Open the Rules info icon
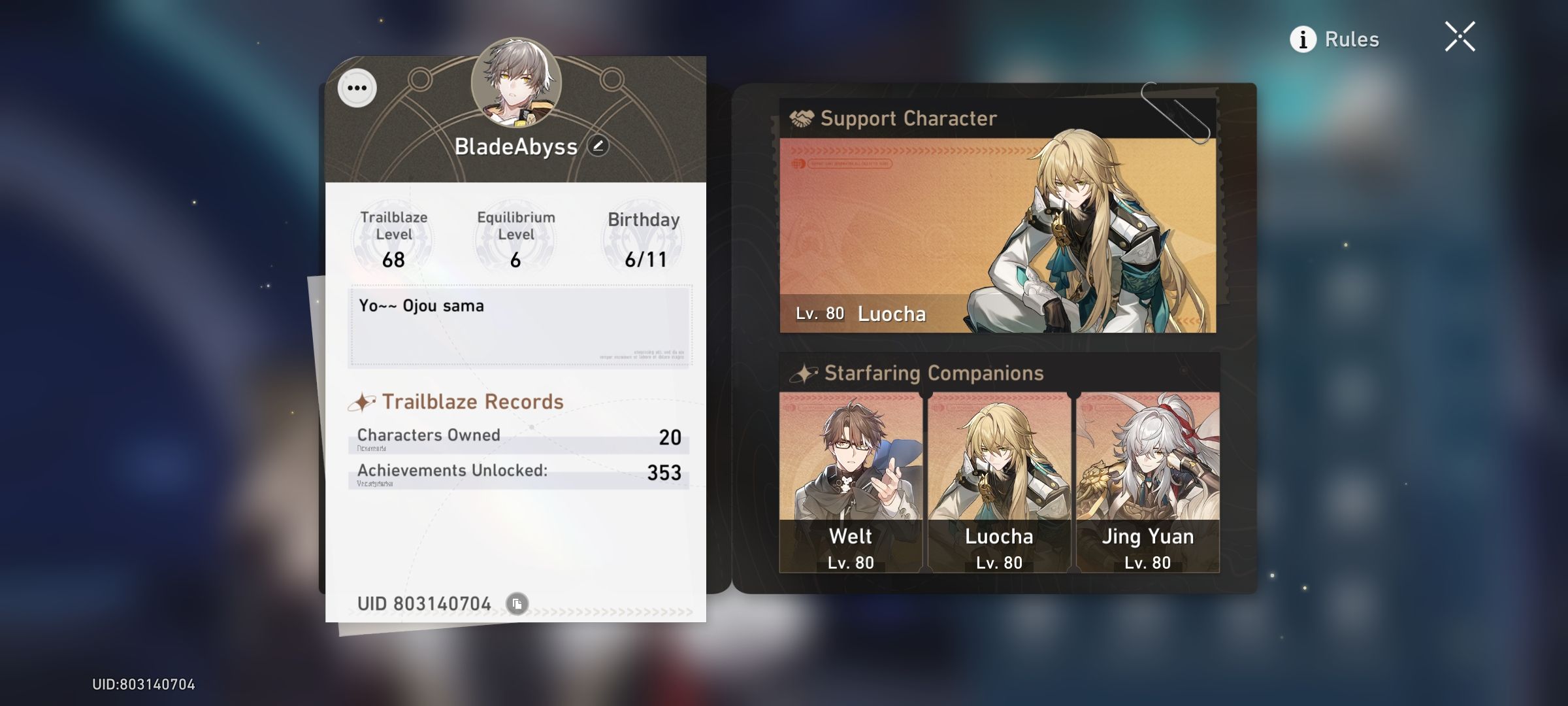Screen dimensions: 1568x706 [x=1303, y=39]
